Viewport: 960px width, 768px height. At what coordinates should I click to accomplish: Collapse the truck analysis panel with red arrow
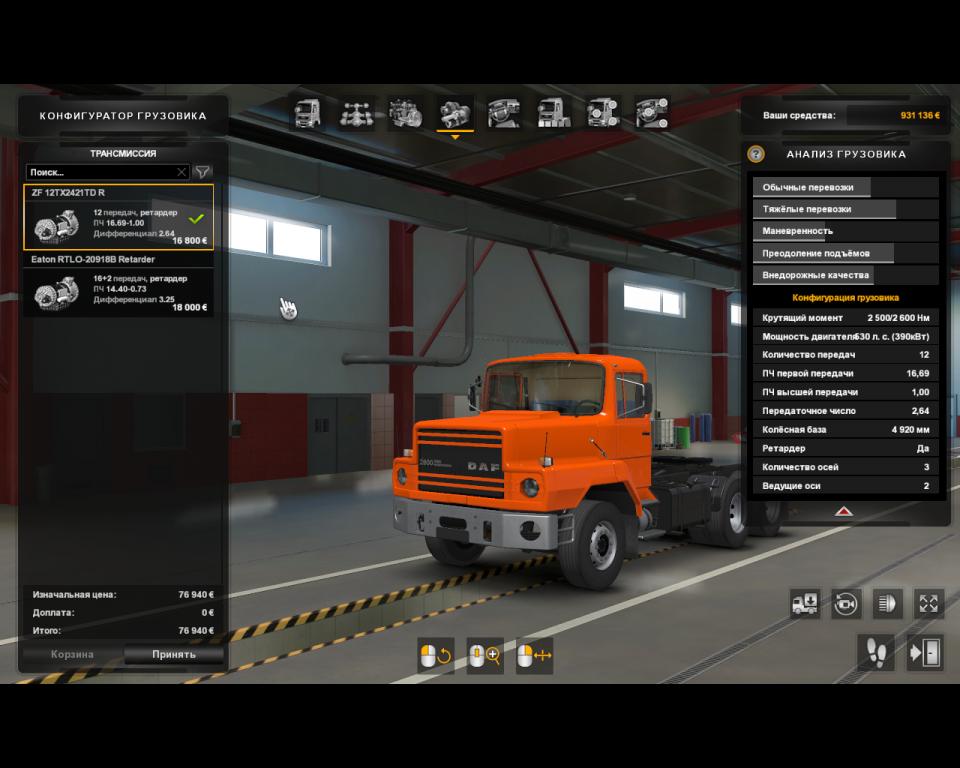(844, 510)
